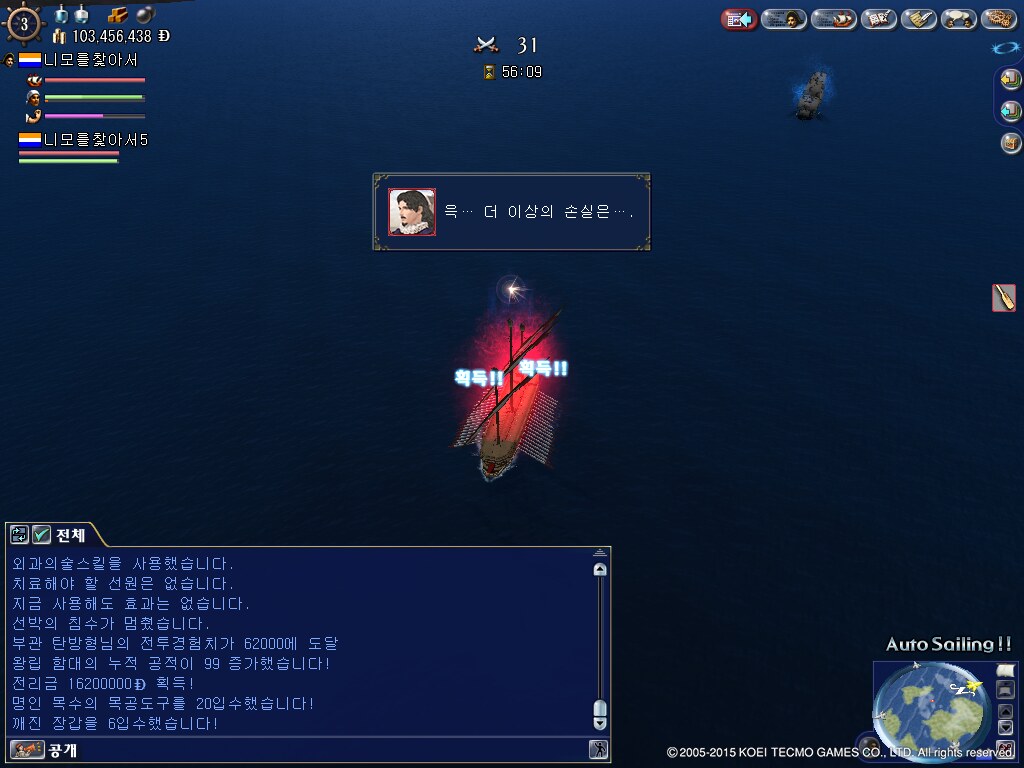The width and height of the screenshot is (1024, 768).
Task: Click the yellow arrow side panel button
Action: point(1011,79)
